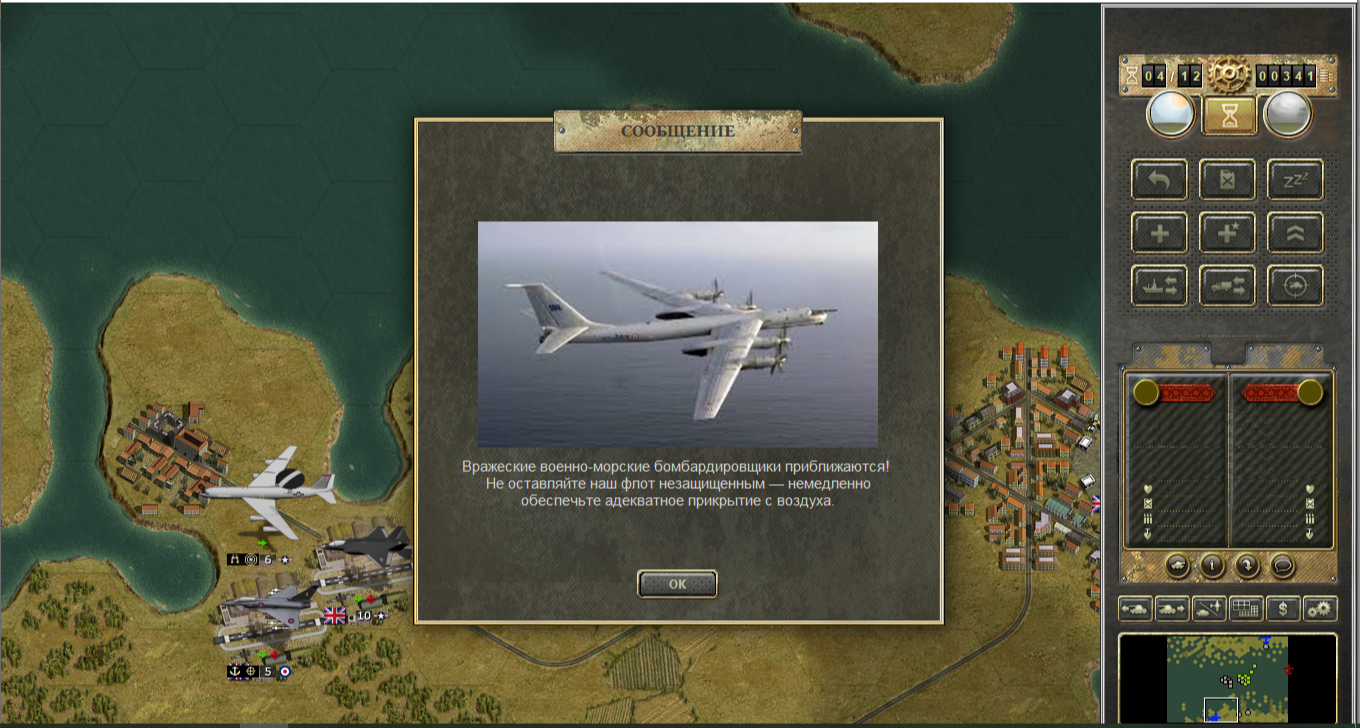Confirm the message with OK
This screenshot has height=728, width=1360.
click(677, 584)
